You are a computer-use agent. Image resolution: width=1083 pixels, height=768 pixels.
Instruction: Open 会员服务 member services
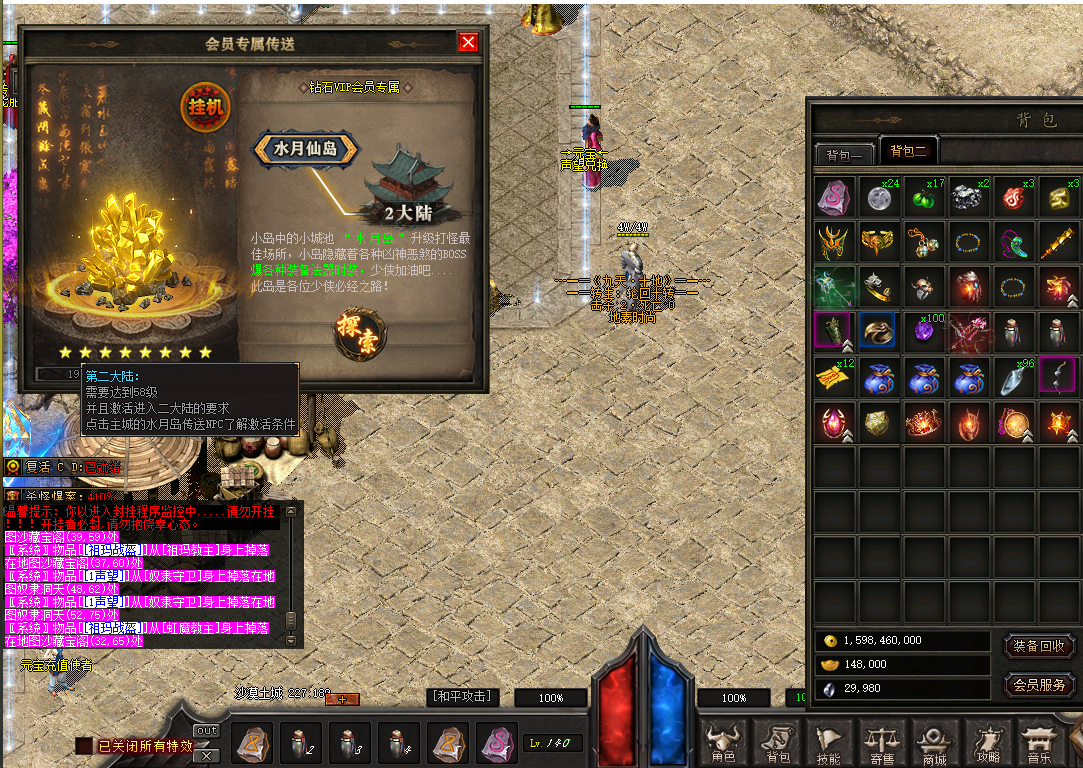(x=1039, y=686)
